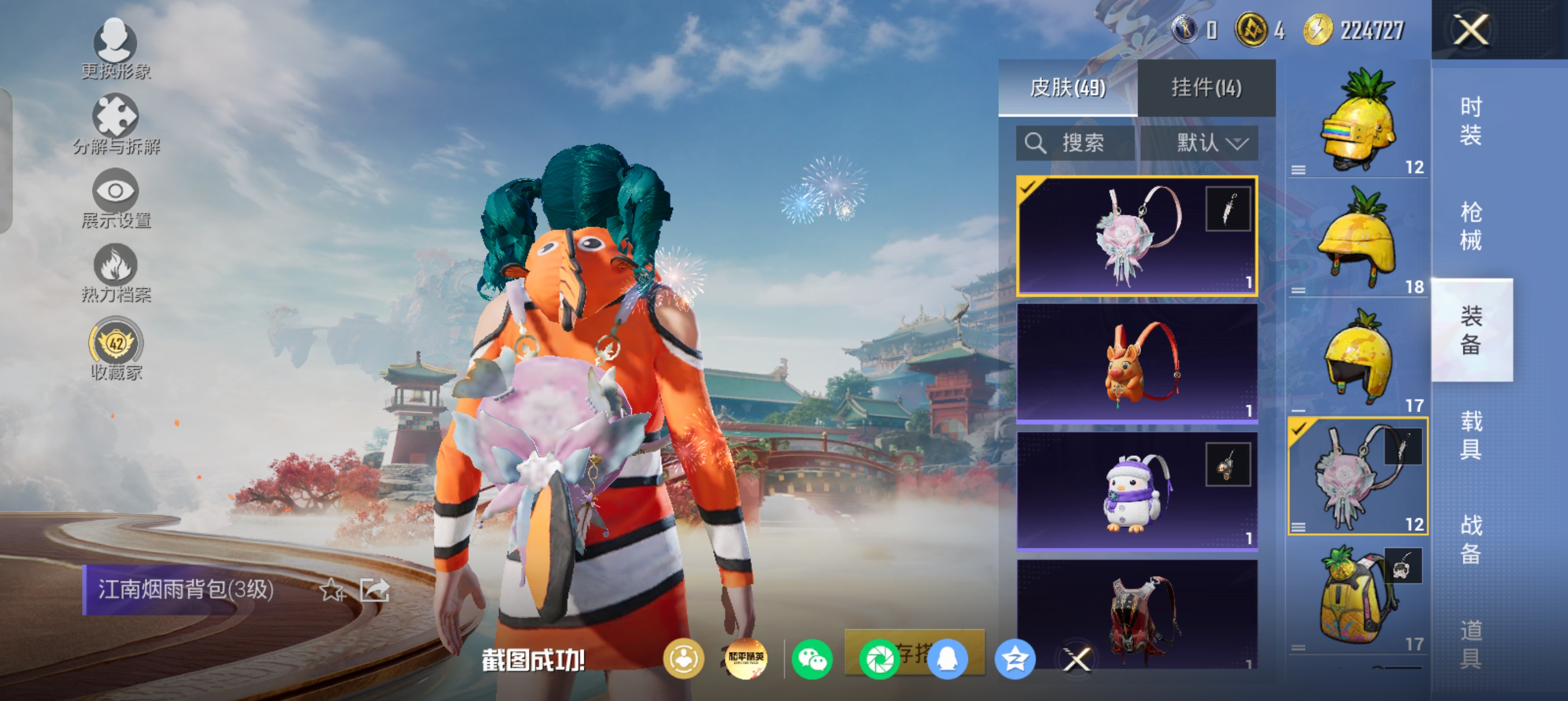Screen dimensions: 1568x701
Task: Share the 江南烟雨背包 via arrow icon
Action: (x=374, y=590)
